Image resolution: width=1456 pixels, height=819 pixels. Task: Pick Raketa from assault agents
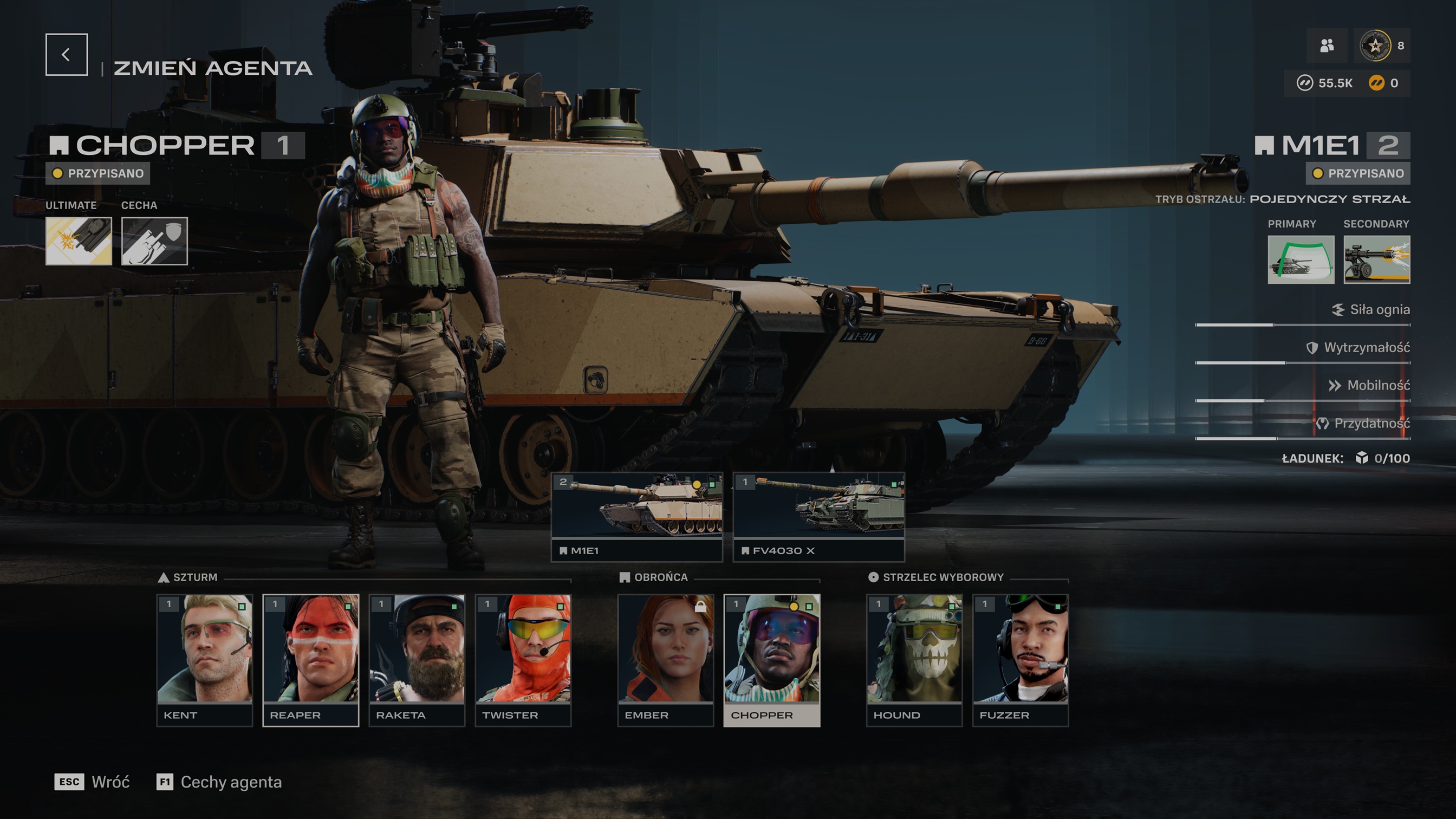click(417, 659)
